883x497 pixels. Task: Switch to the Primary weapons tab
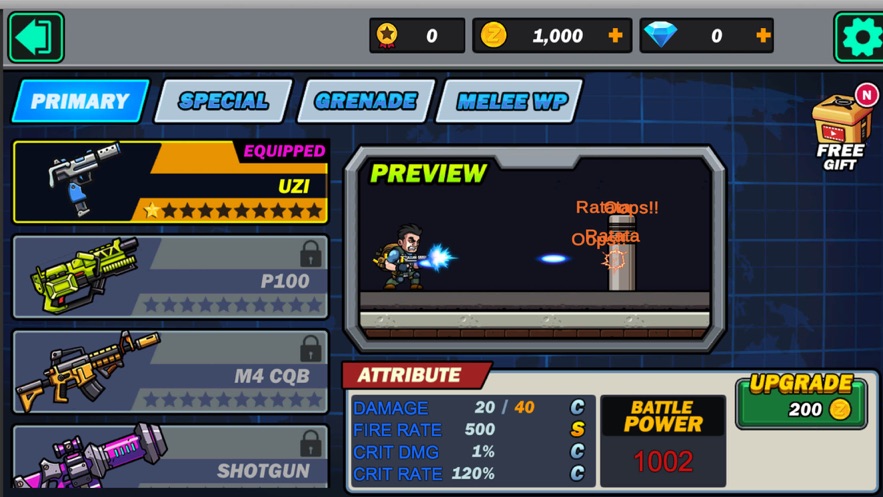pos(80,101)
